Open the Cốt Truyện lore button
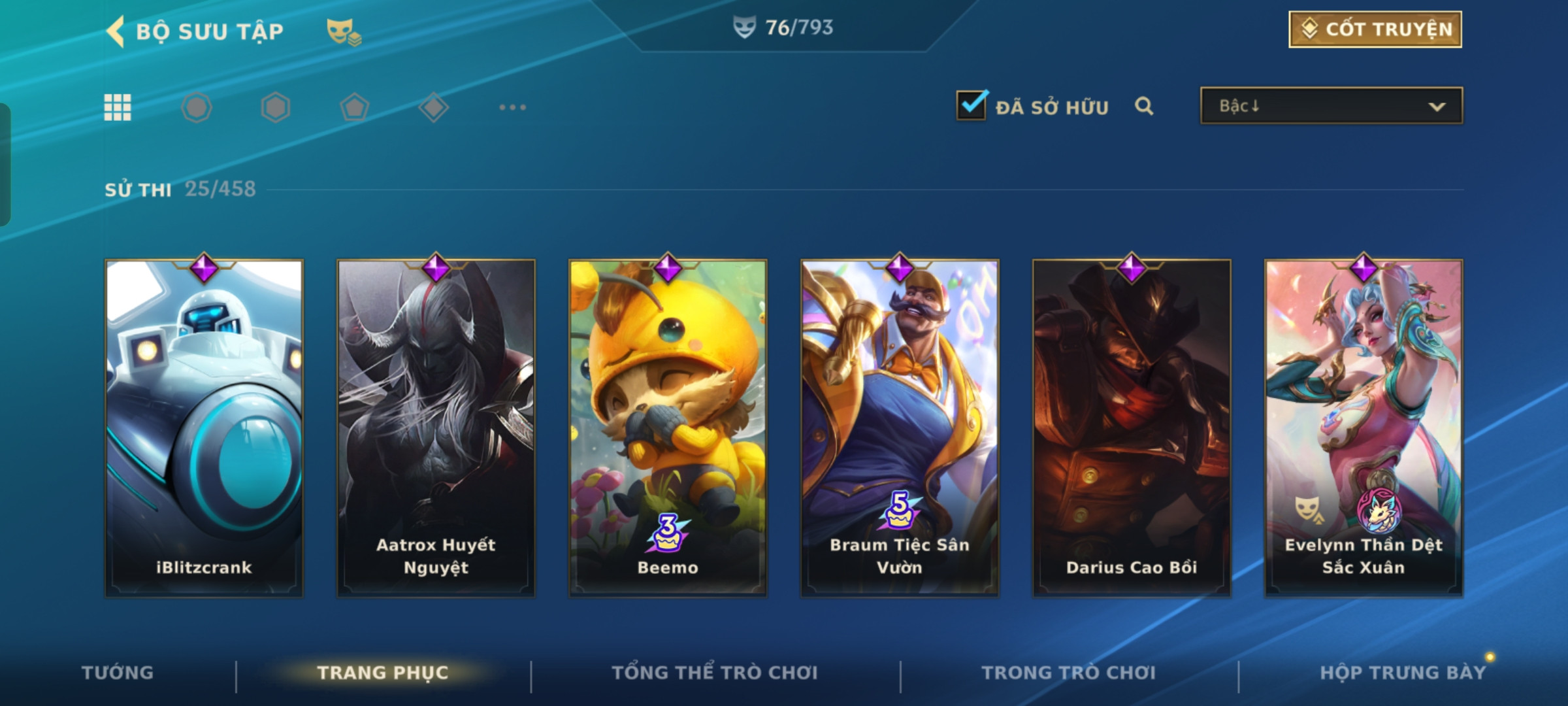This screenshot has width=1568, height=706. pyautogui.click(x=1375, y=29)
